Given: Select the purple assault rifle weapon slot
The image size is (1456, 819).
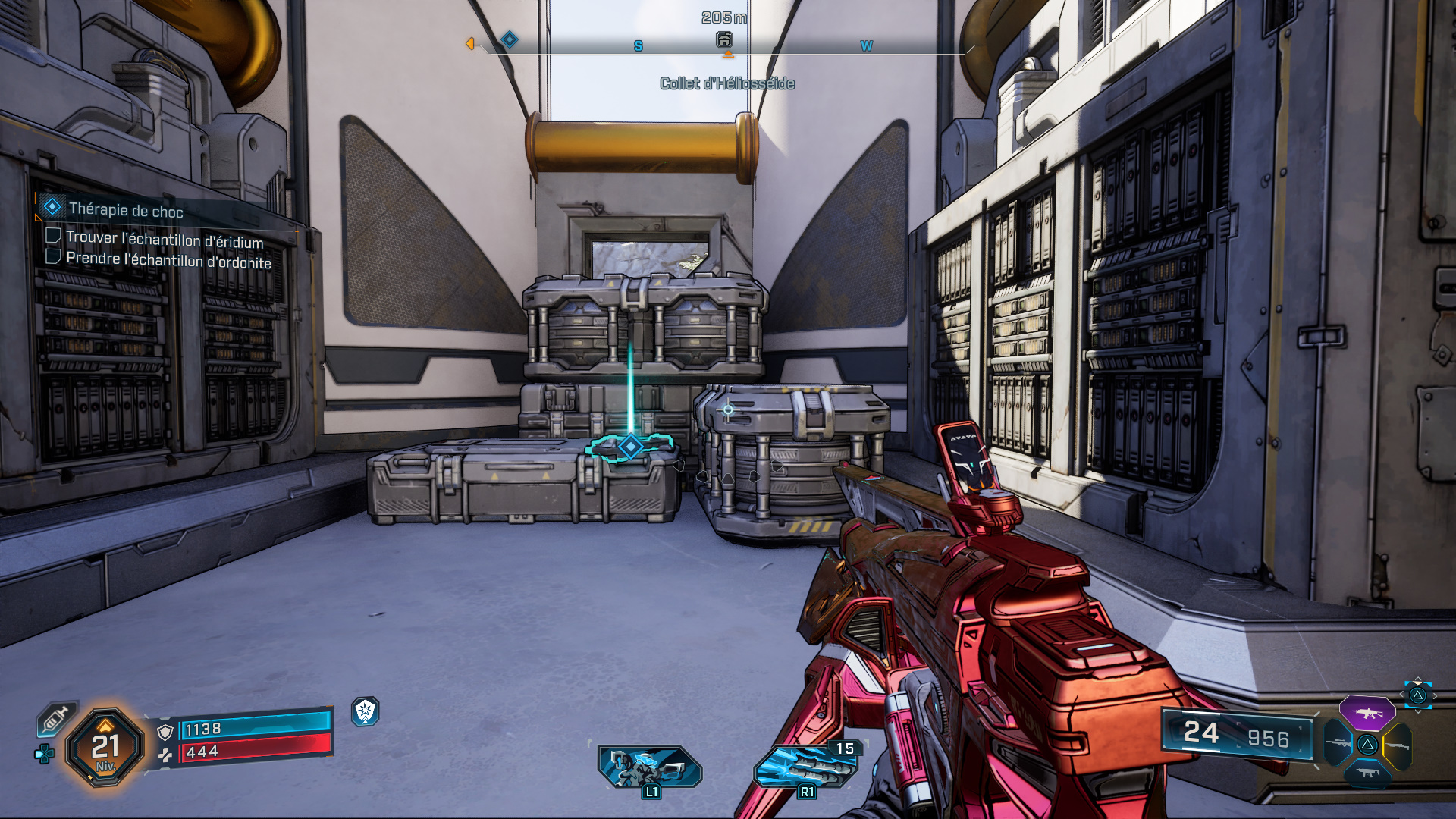Looking at the screenshot, I should (x=1367, y=713).
